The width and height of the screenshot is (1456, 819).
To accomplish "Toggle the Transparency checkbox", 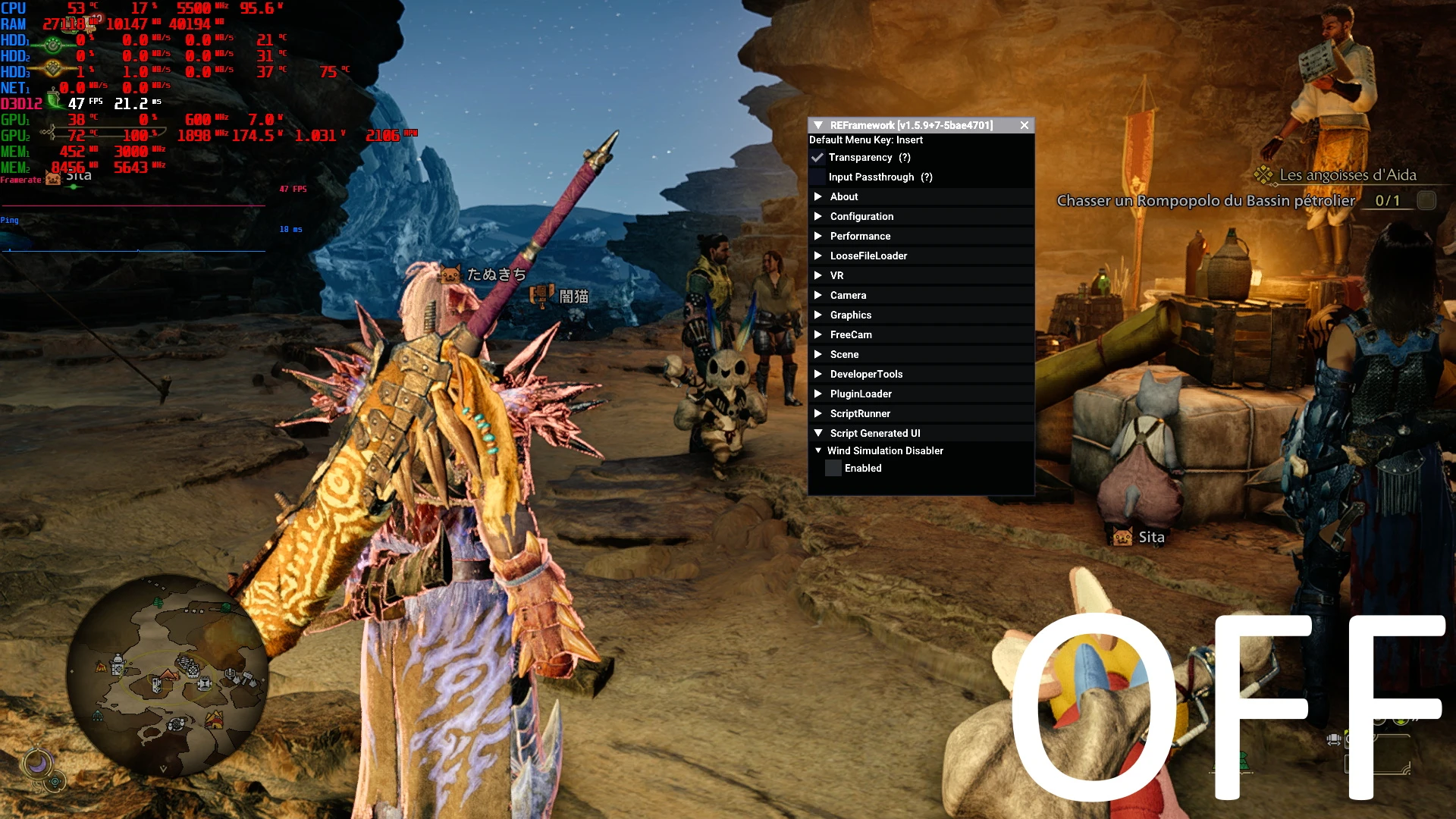I will (x=817, y=158).
